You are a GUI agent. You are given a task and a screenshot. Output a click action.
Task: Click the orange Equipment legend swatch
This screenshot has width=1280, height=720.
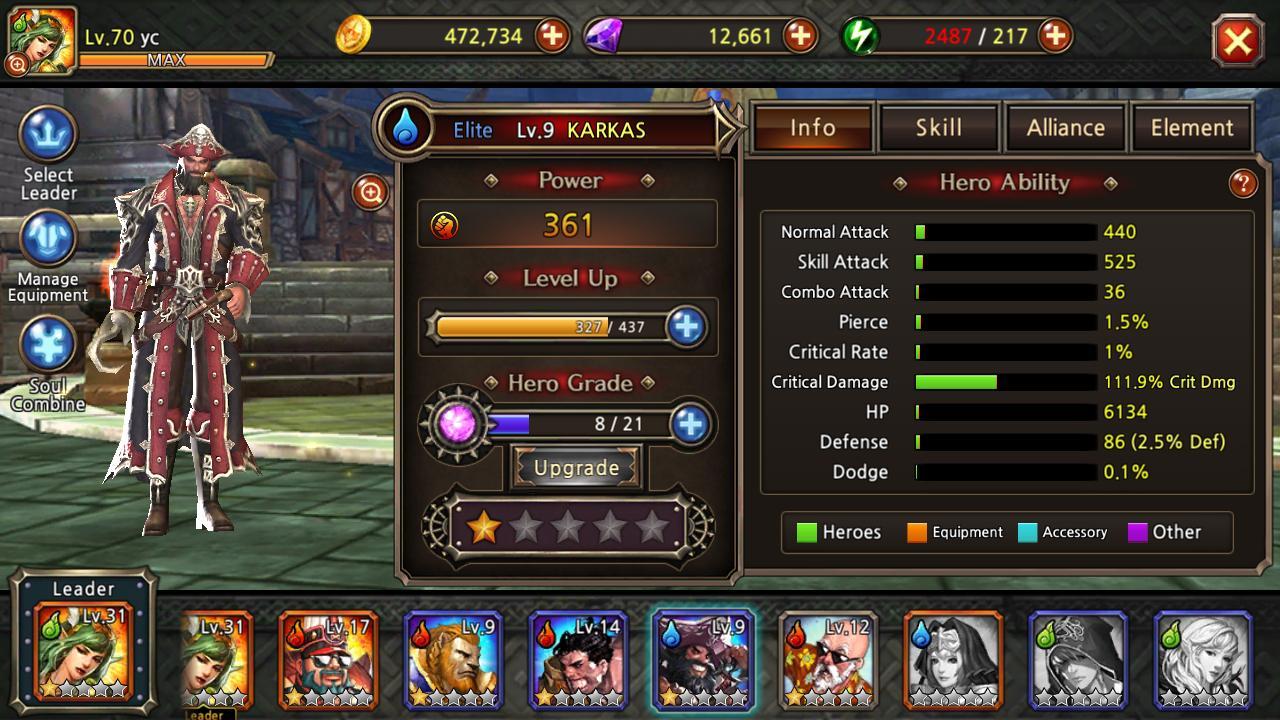(916, 532)
